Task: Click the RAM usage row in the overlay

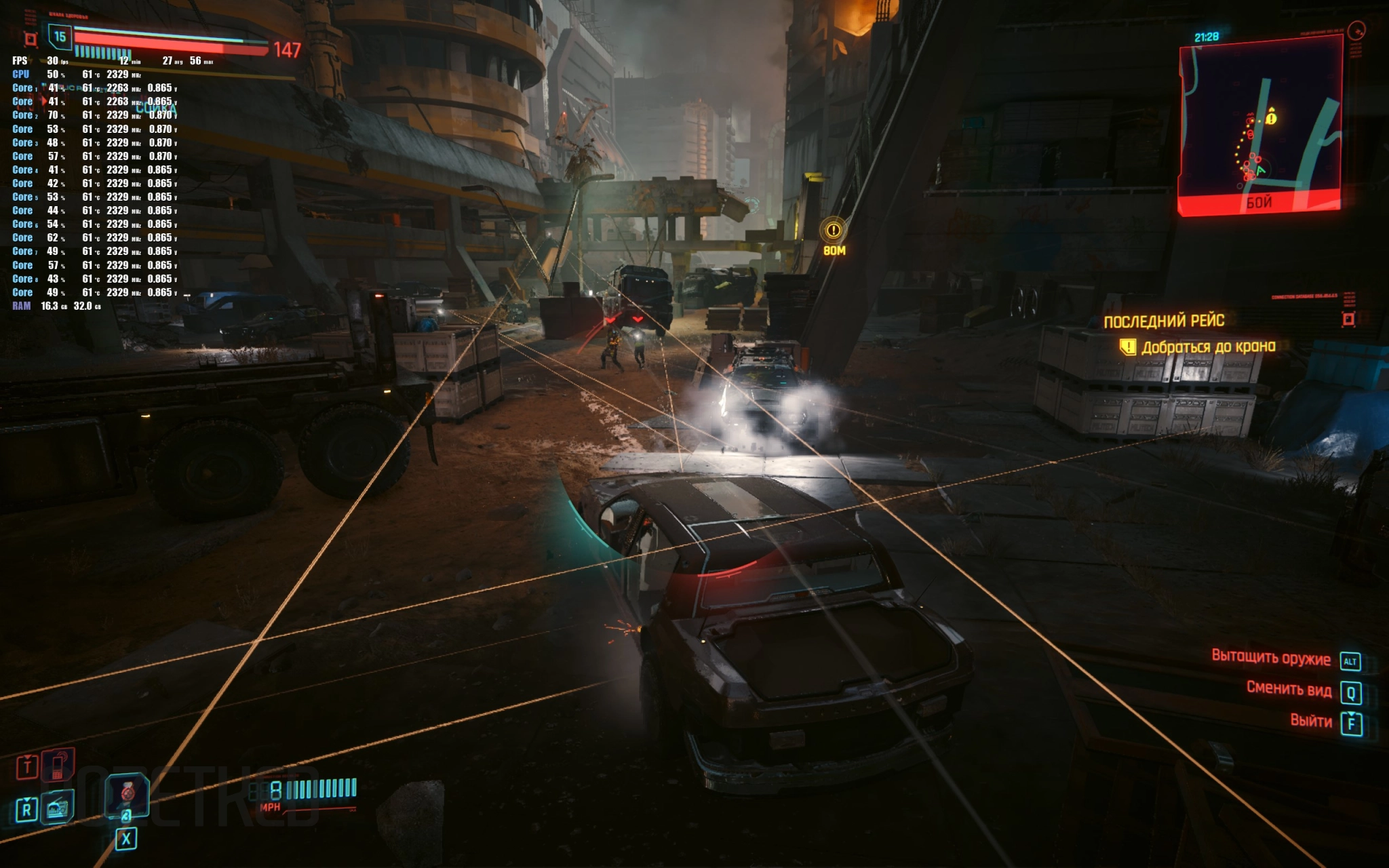Action: tap(57, 307)
